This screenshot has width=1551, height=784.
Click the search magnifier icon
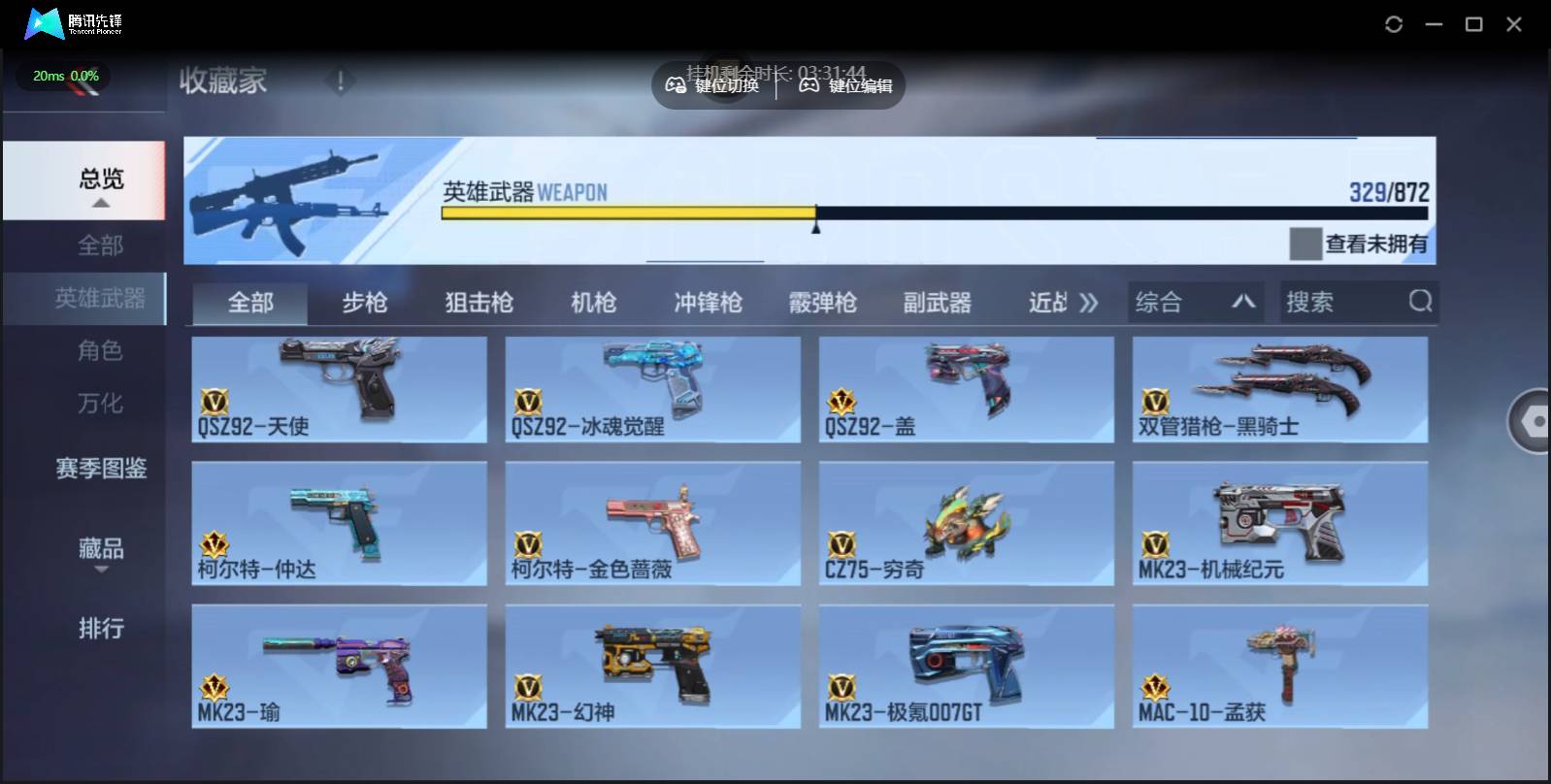pyautogui.click(x=1421, y=302)
